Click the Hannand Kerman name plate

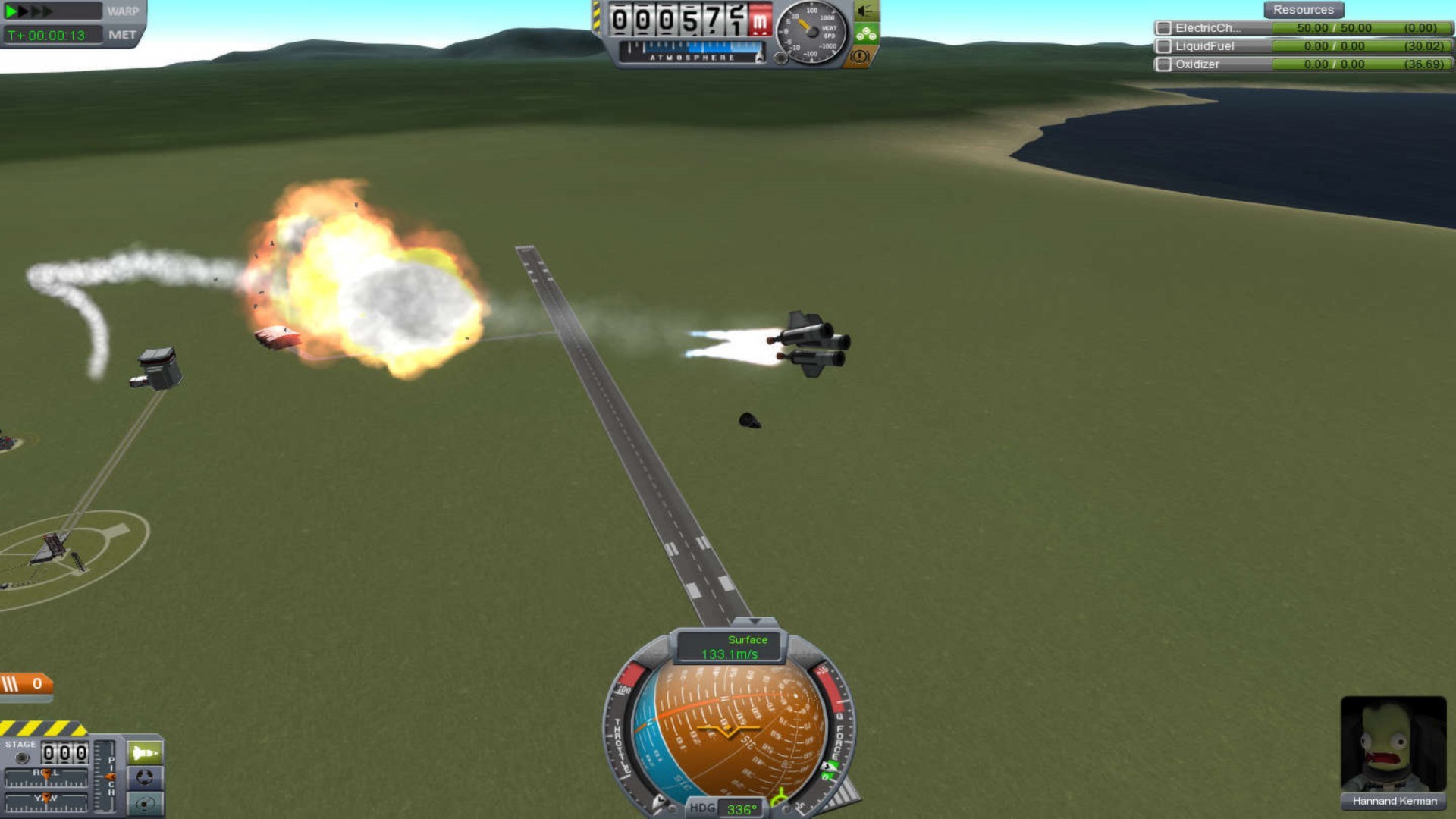(x=1393, y=802)
